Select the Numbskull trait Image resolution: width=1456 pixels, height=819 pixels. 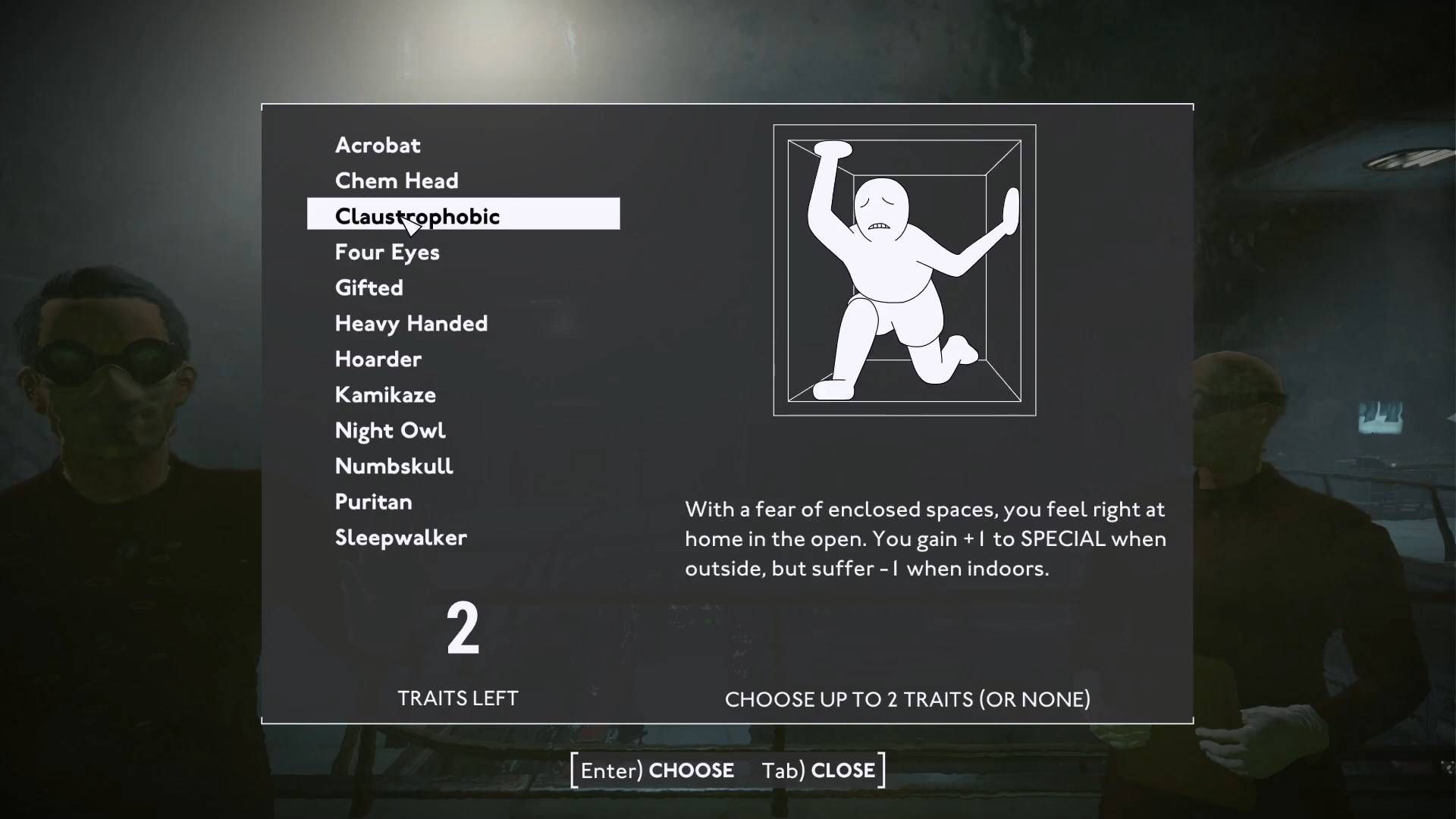394,466
